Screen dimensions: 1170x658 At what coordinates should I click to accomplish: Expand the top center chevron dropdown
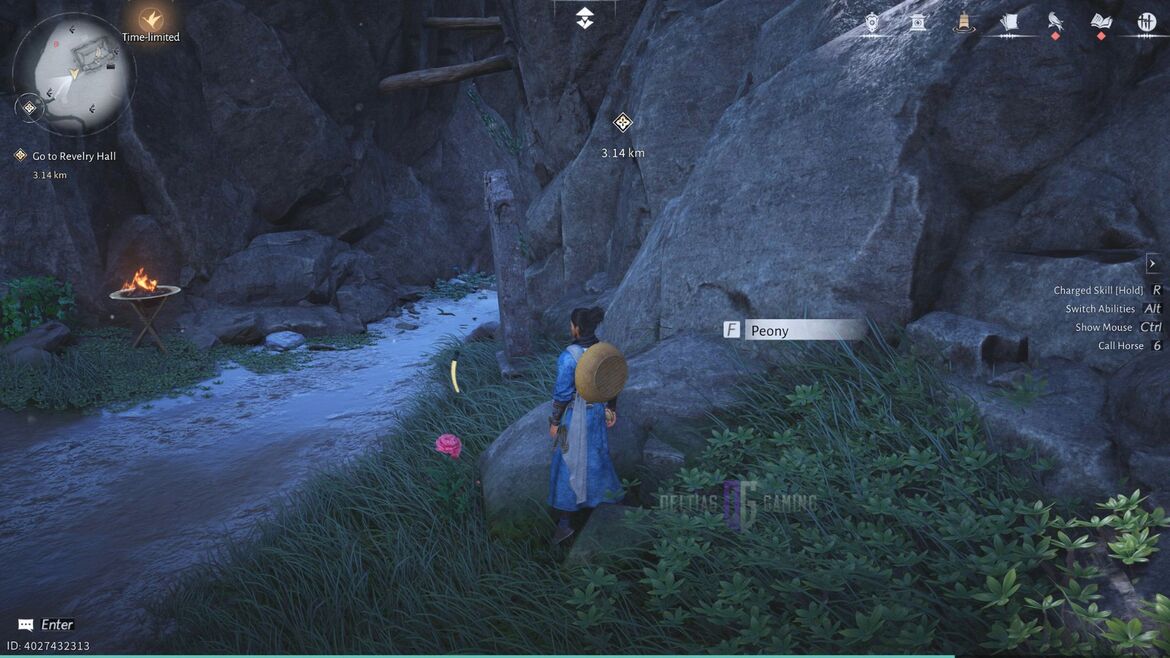(x=585, y=17)
